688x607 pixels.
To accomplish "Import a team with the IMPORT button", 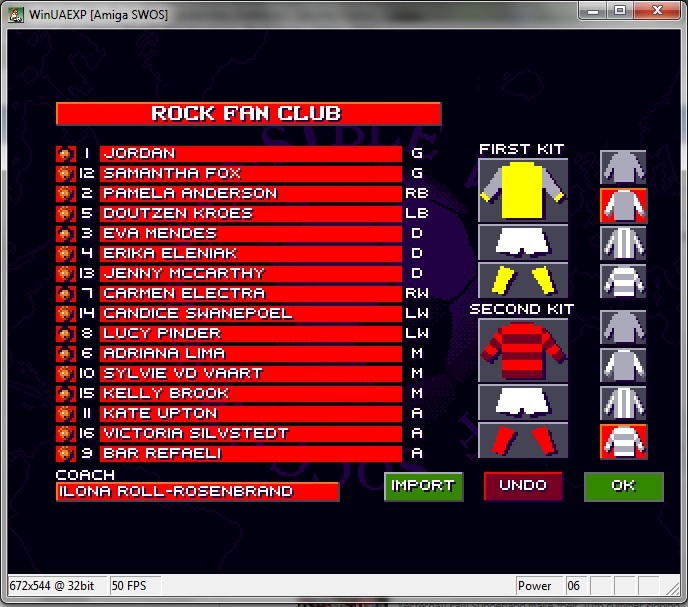I will (x=423, y=486).
